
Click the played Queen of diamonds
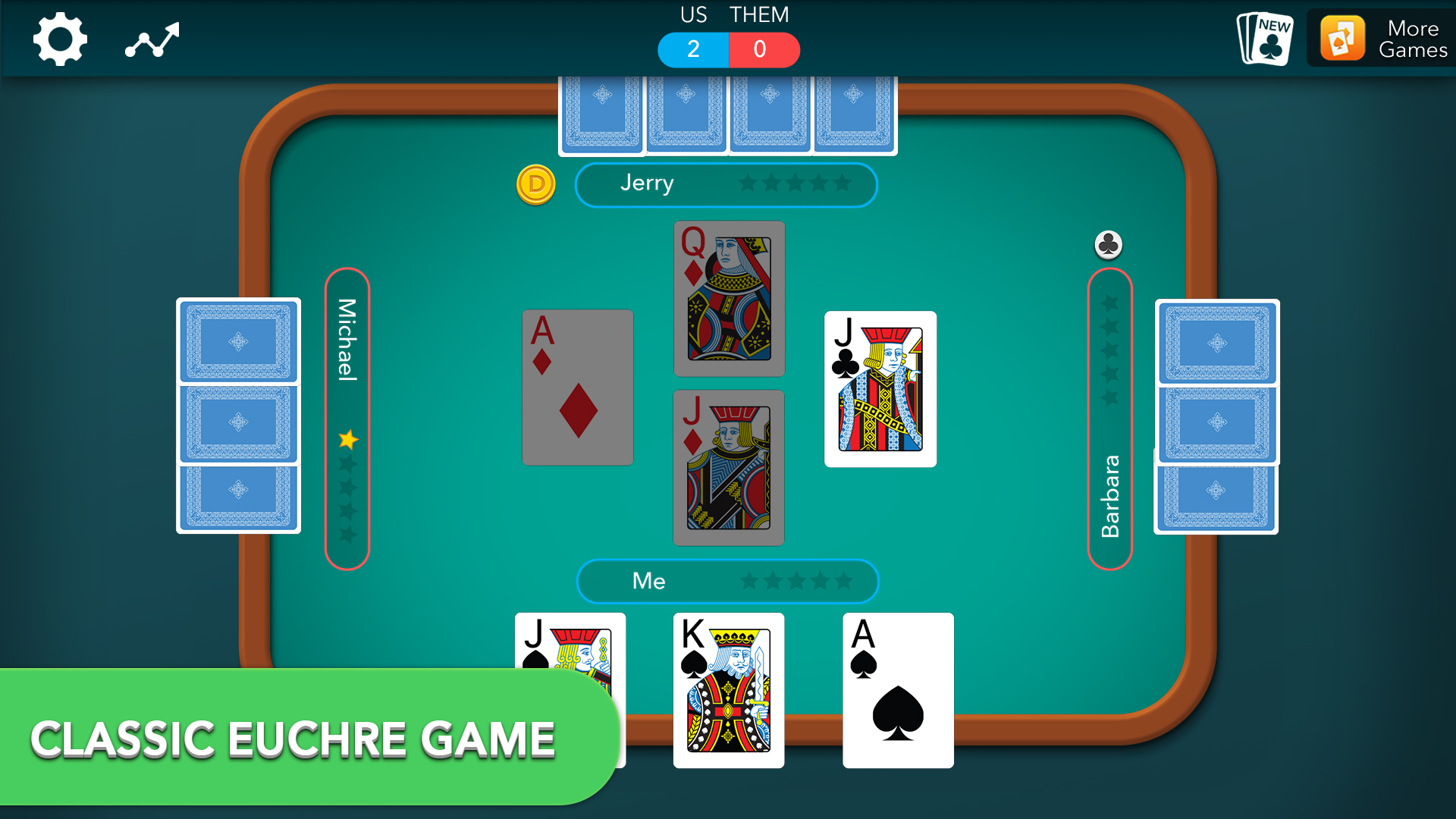(728, 298)
